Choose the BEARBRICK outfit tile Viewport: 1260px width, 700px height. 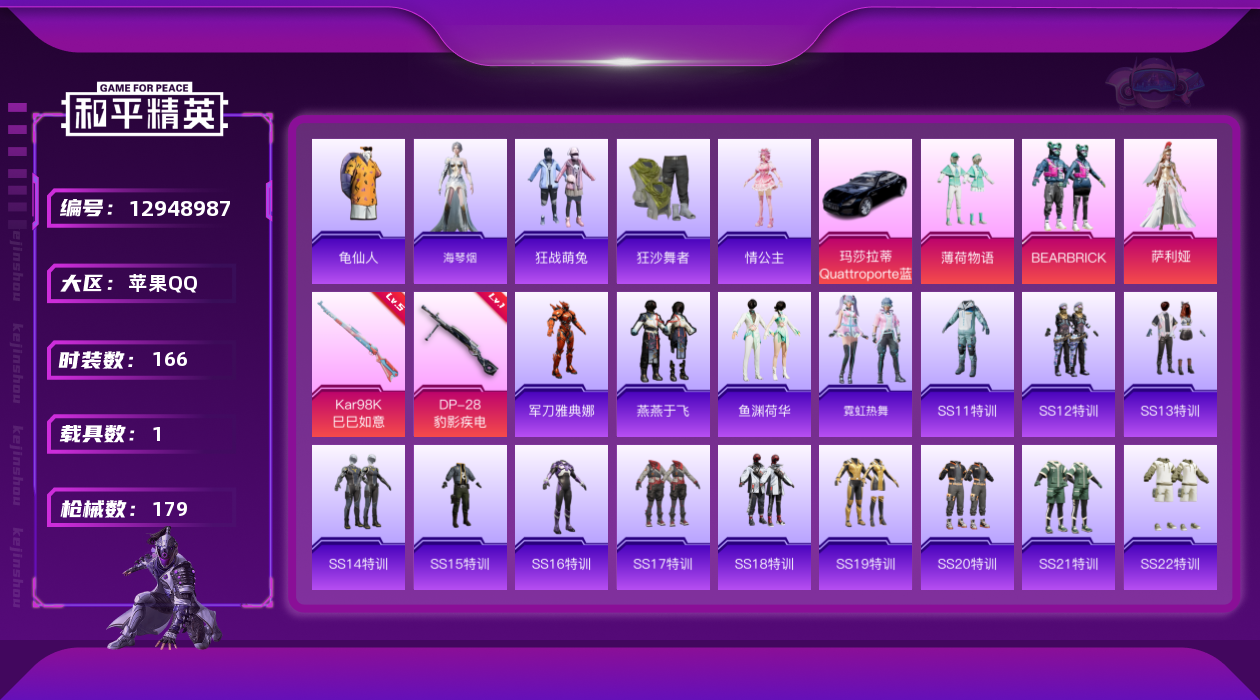1068,211
